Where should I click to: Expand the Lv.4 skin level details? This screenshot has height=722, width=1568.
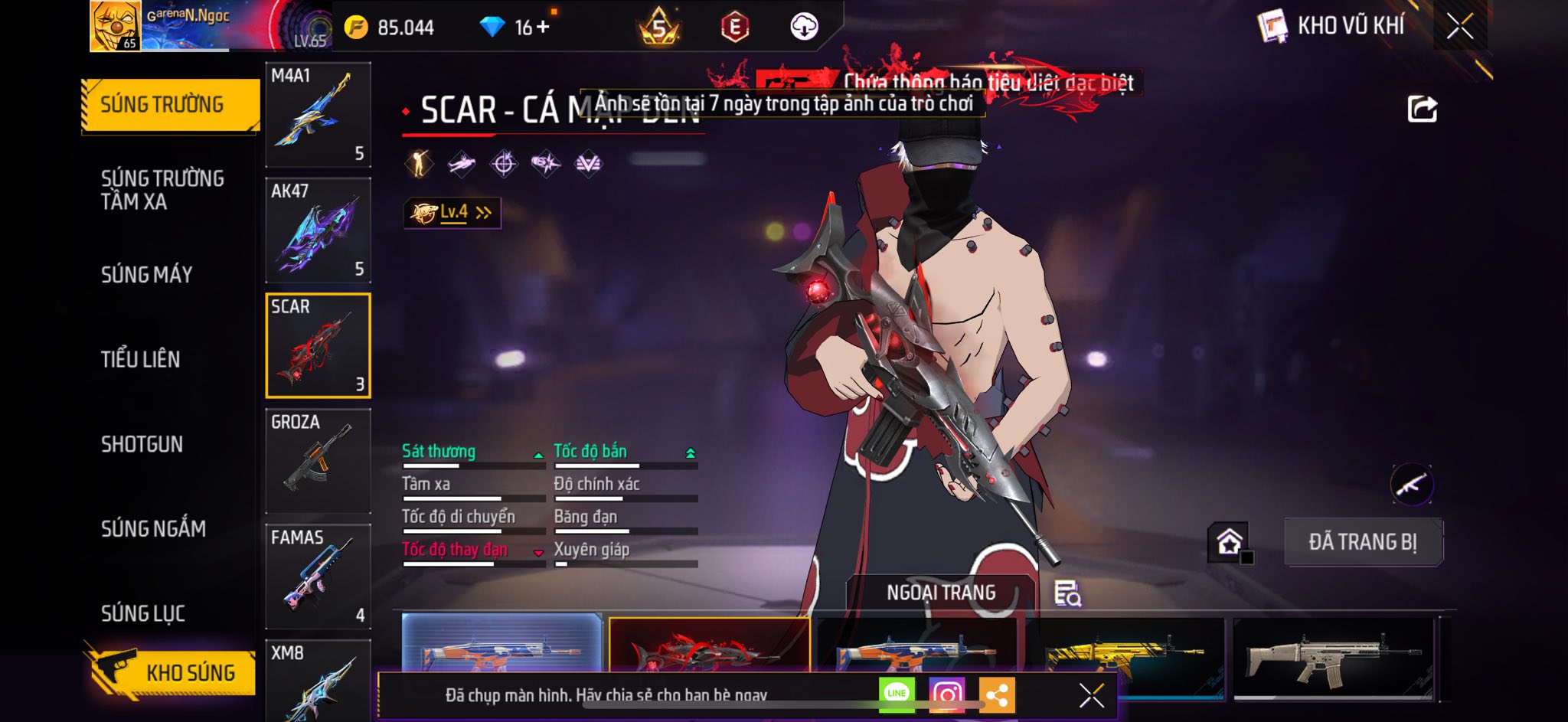click(x=452, y=213)
